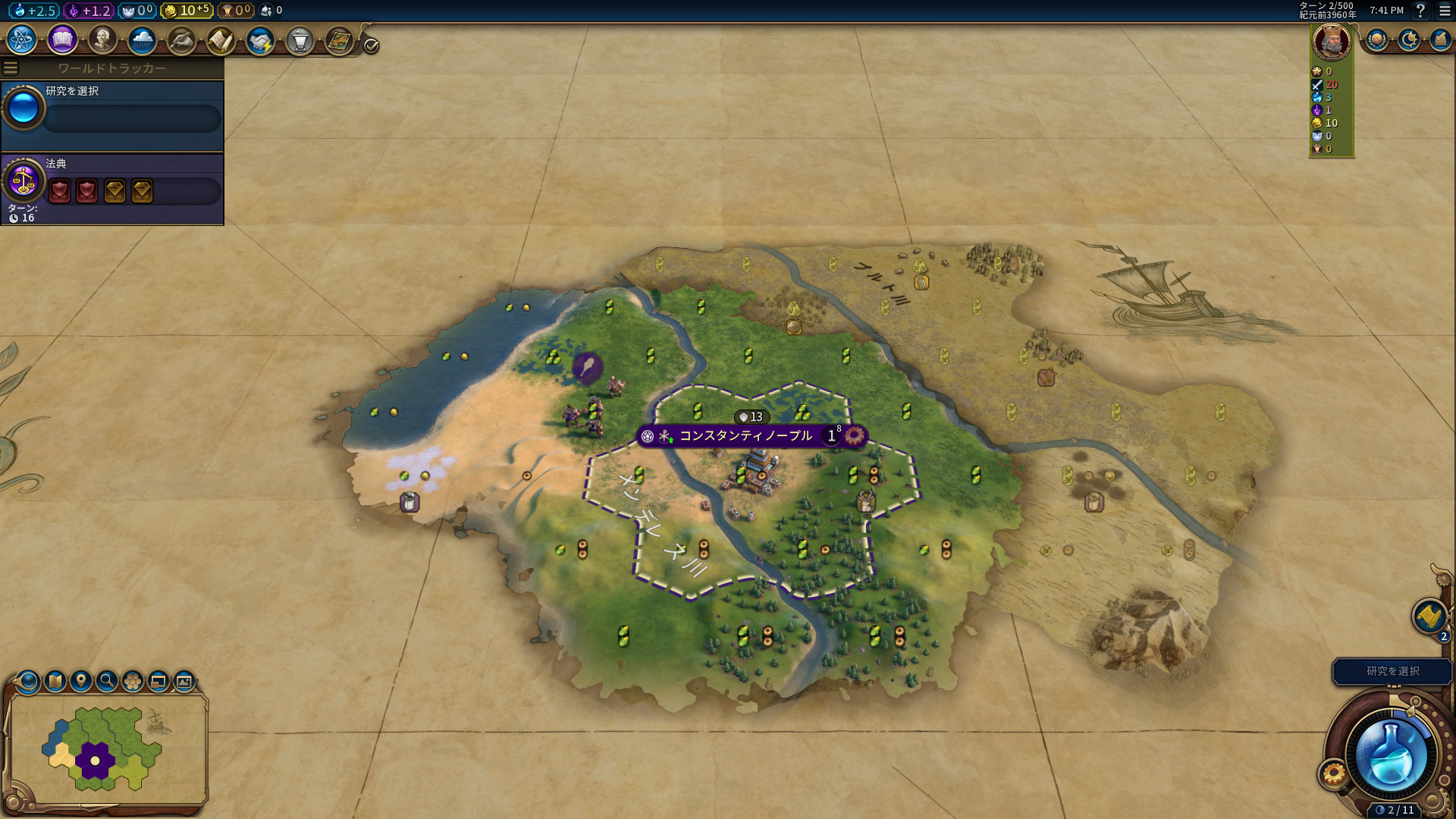Image resolution: width=1456 pixels, height=819 pixels.
Task: Open the technology tree atom icon
Action: click(22, 40)
